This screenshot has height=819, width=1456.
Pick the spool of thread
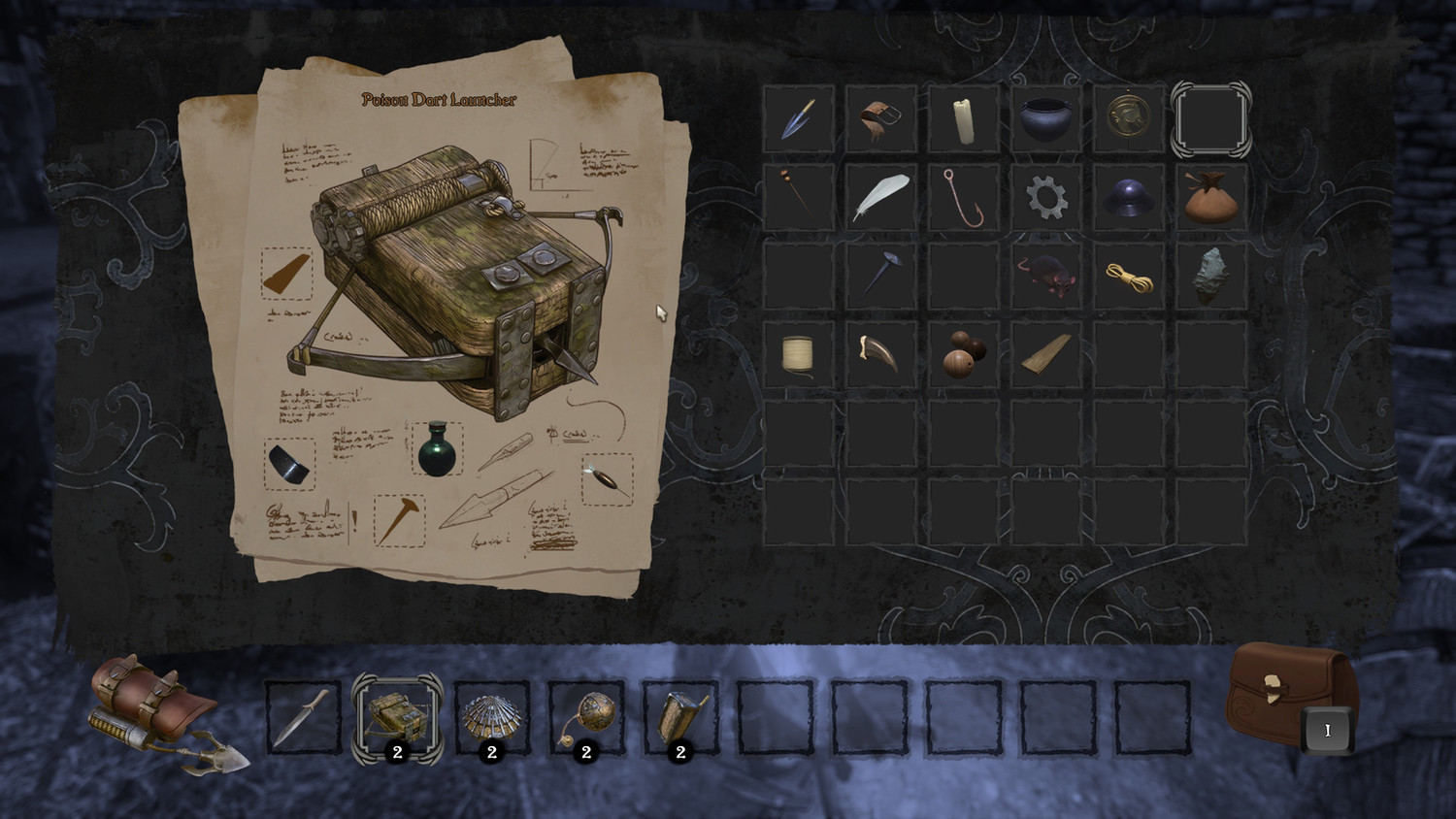[x=798, y=354]
